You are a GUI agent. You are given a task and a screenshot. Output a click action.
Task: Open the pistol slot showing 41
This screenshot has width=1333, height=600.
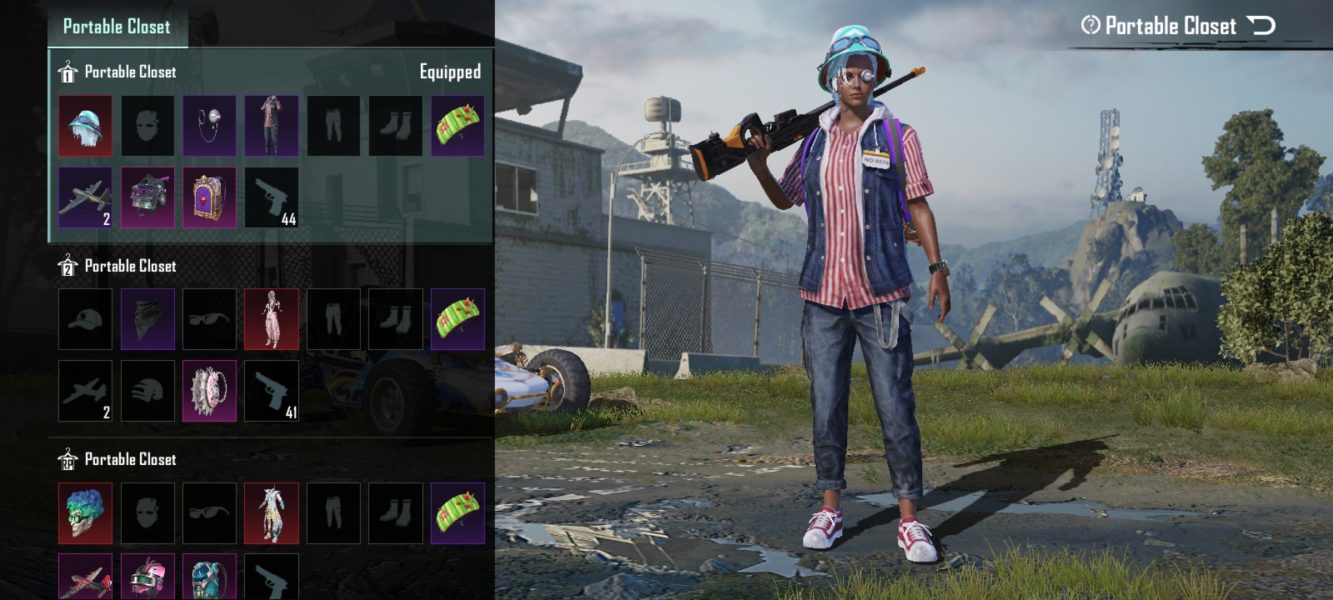coord(271,390)
